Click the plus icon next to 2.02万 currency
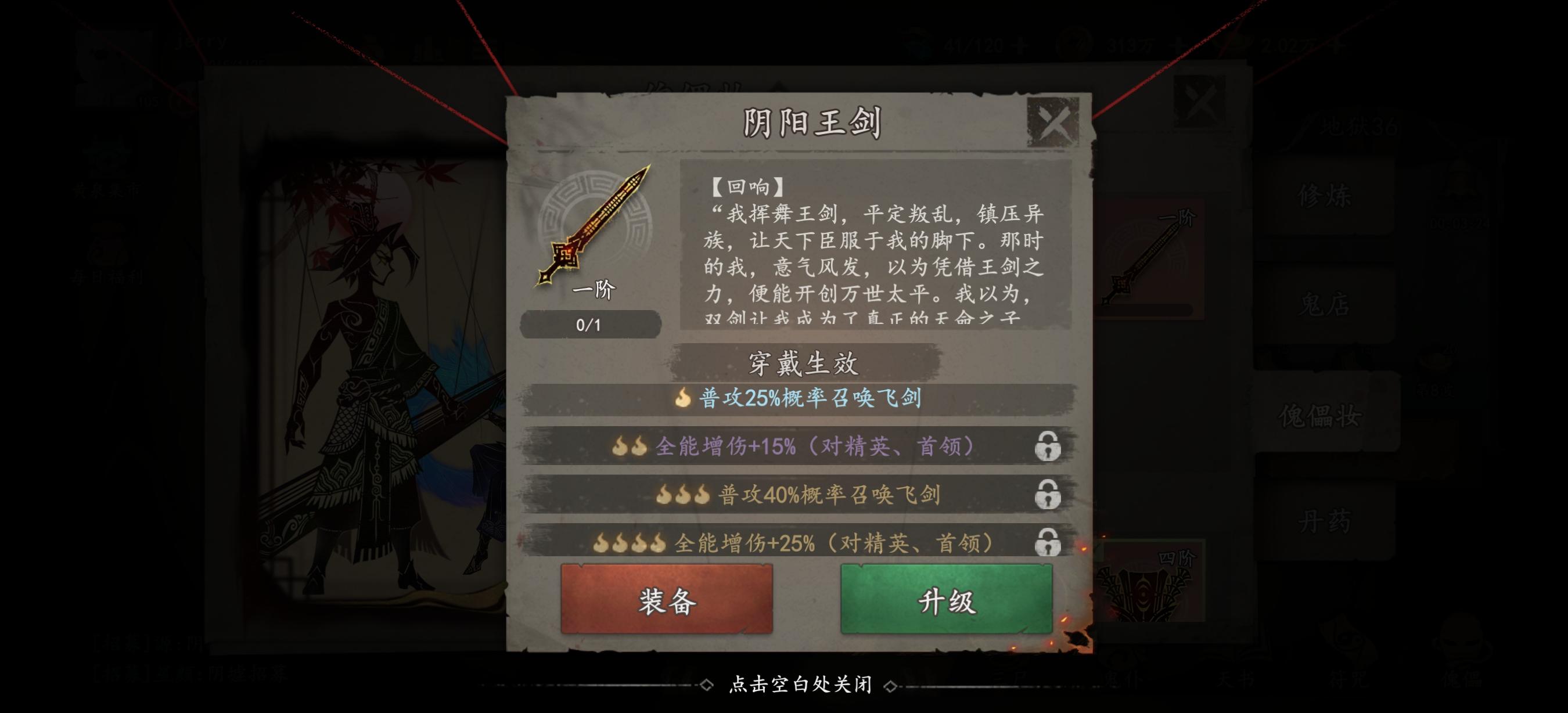Viewport: 1568px width, 713px height. click(x=1337, y=45)
